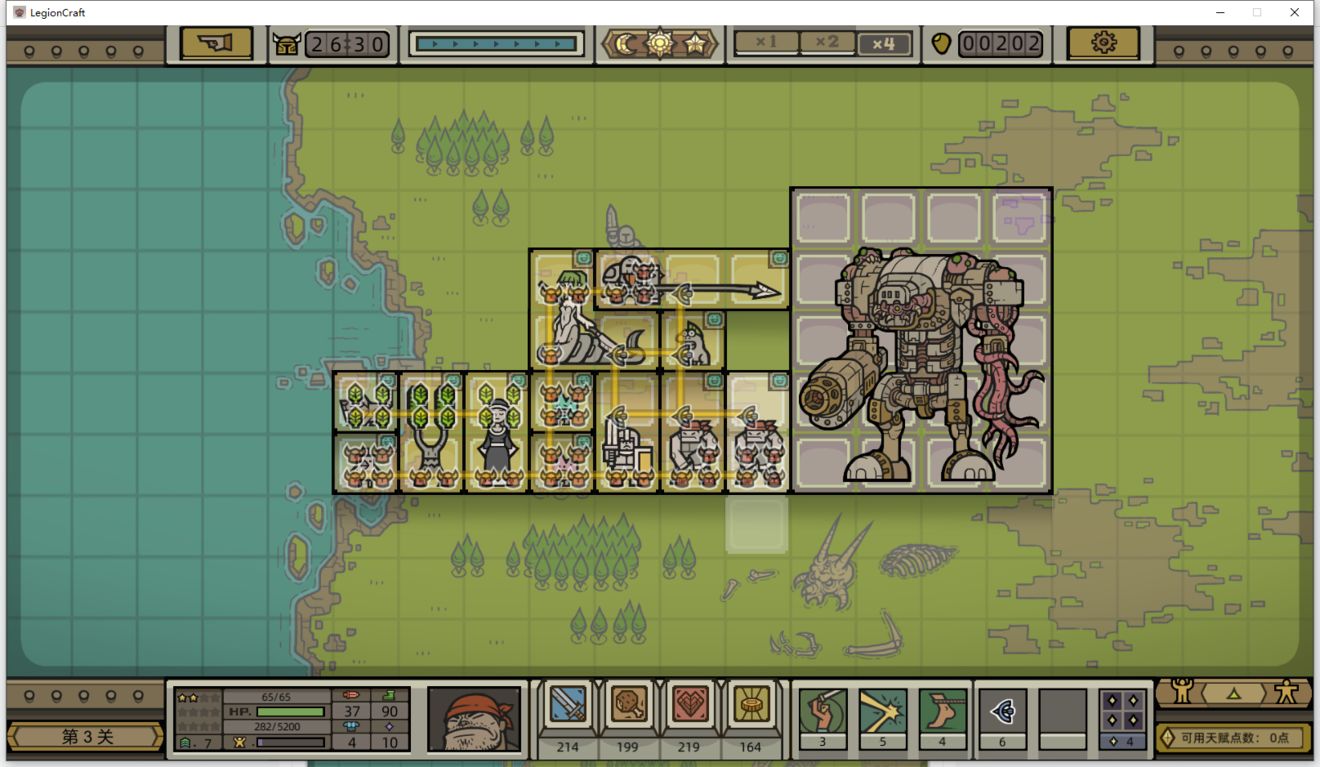Click the pointing hand button
Image resolution: width=1320 pixels, height=767 pixels.
[216, 43]
